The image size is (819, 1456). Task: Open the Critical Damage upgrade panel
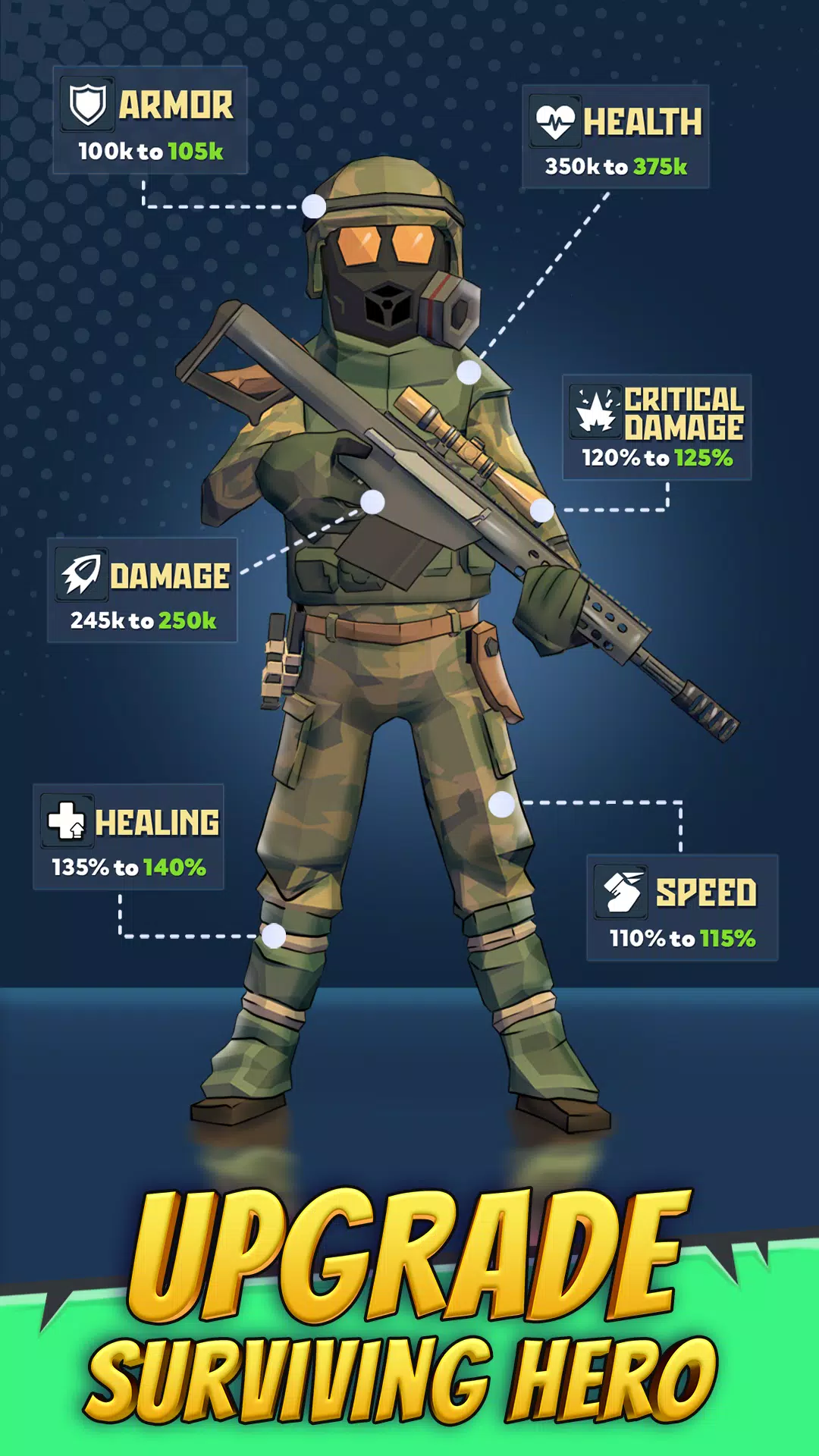[657, 428]
